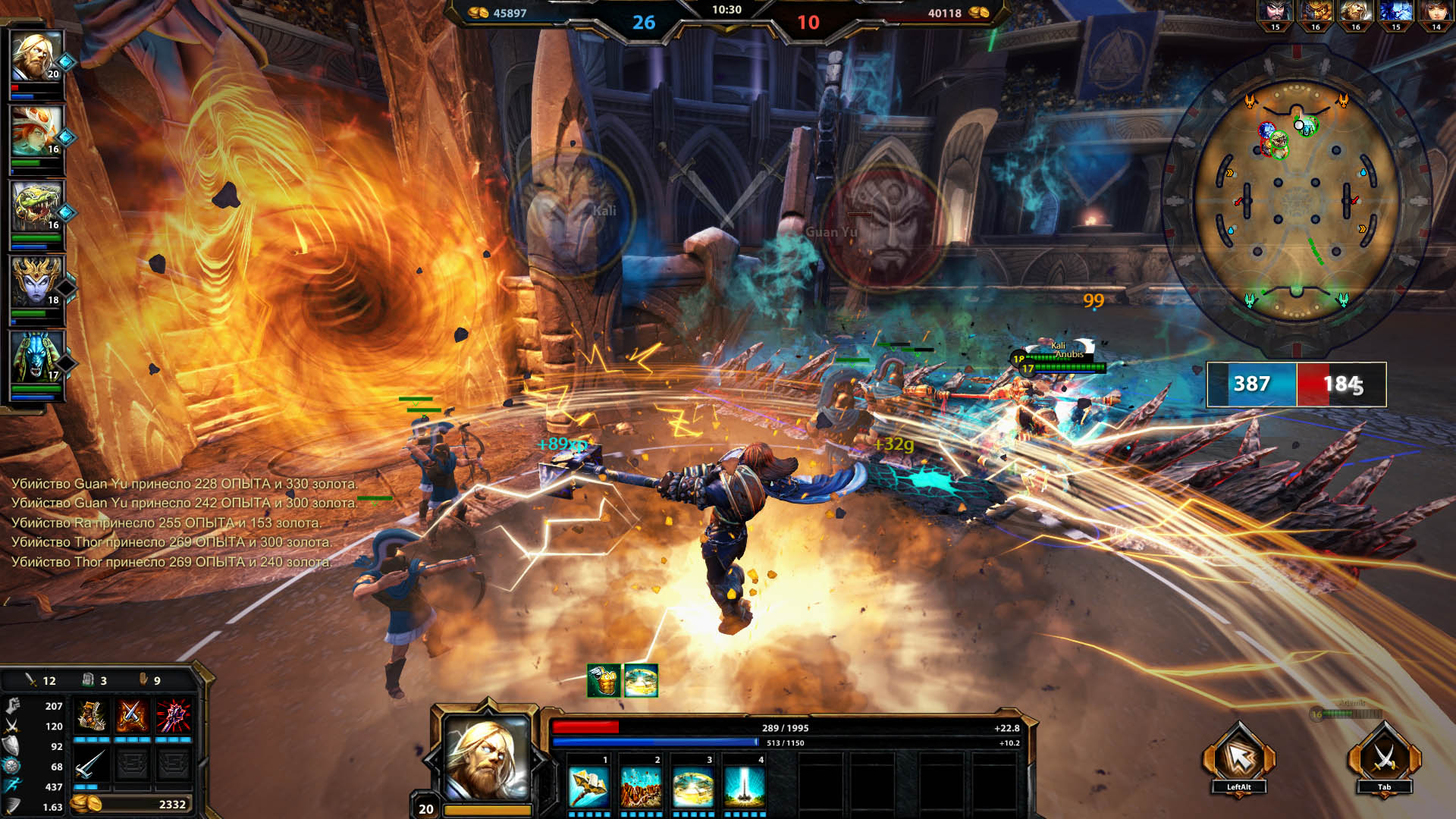Click the winged golden armor buff icon
Image resolution: width=1456 pixels, height=819 pixels.
[604, 680]
